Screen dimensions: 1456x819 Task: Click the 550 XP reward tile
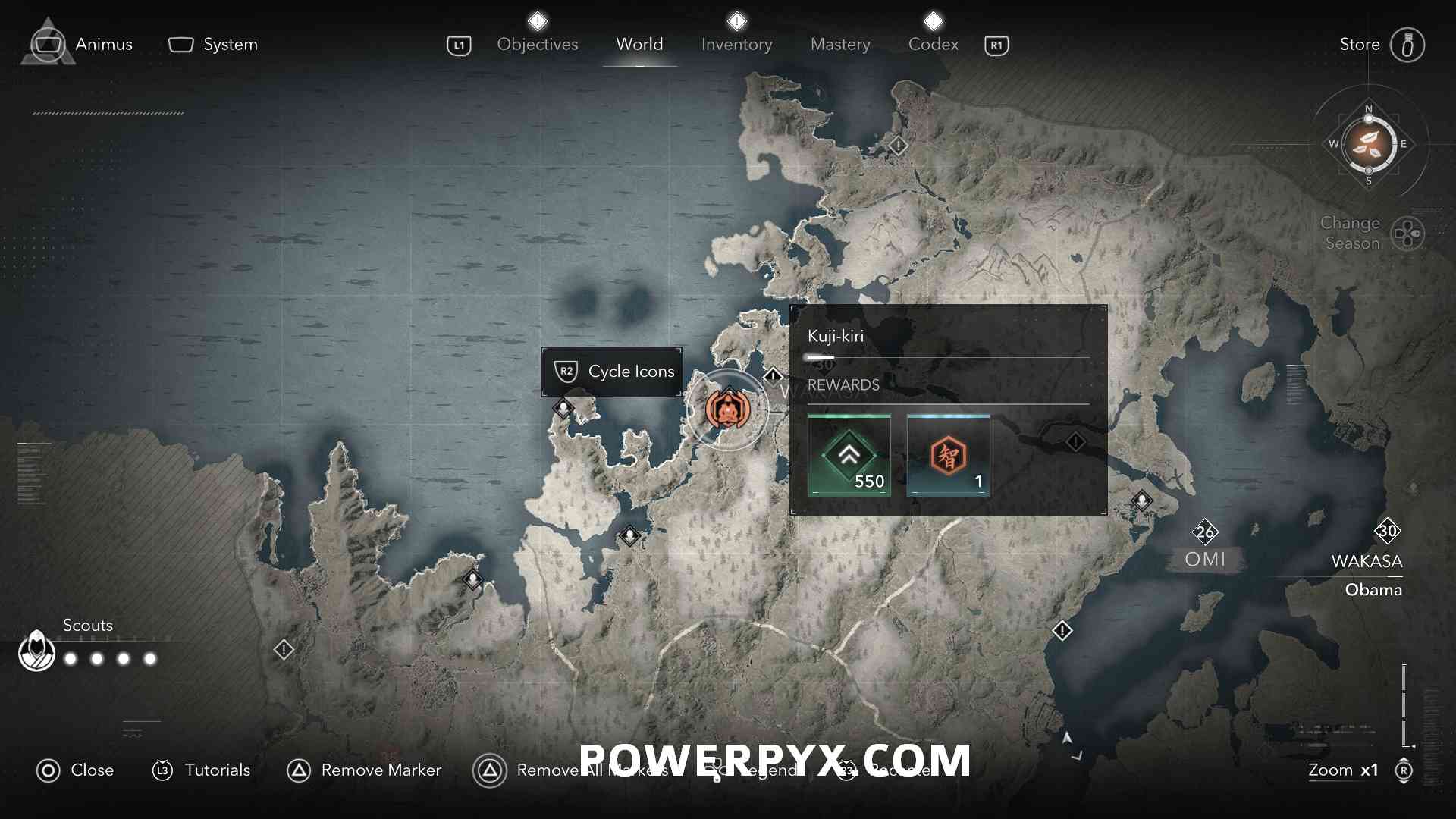point(849,455)
